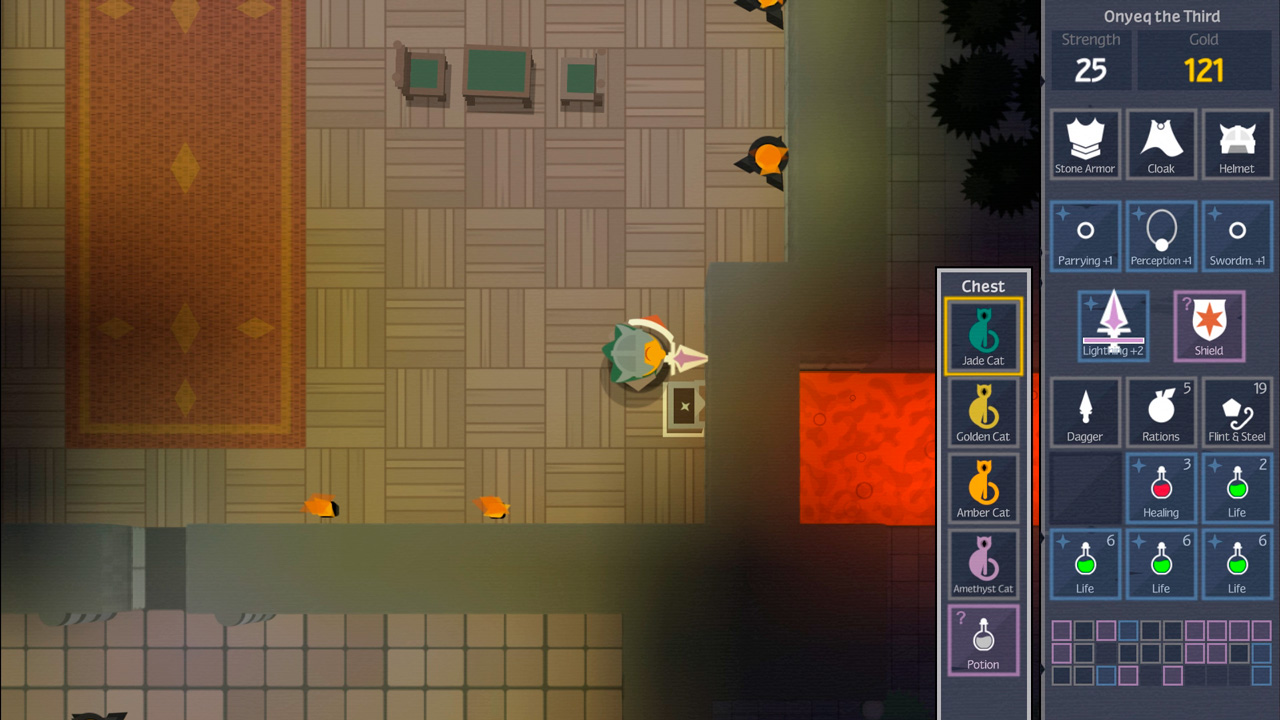Viewport: 1280px width, 720px height.
Task: Select the Flint & Steel
Action: (1237, 412)
